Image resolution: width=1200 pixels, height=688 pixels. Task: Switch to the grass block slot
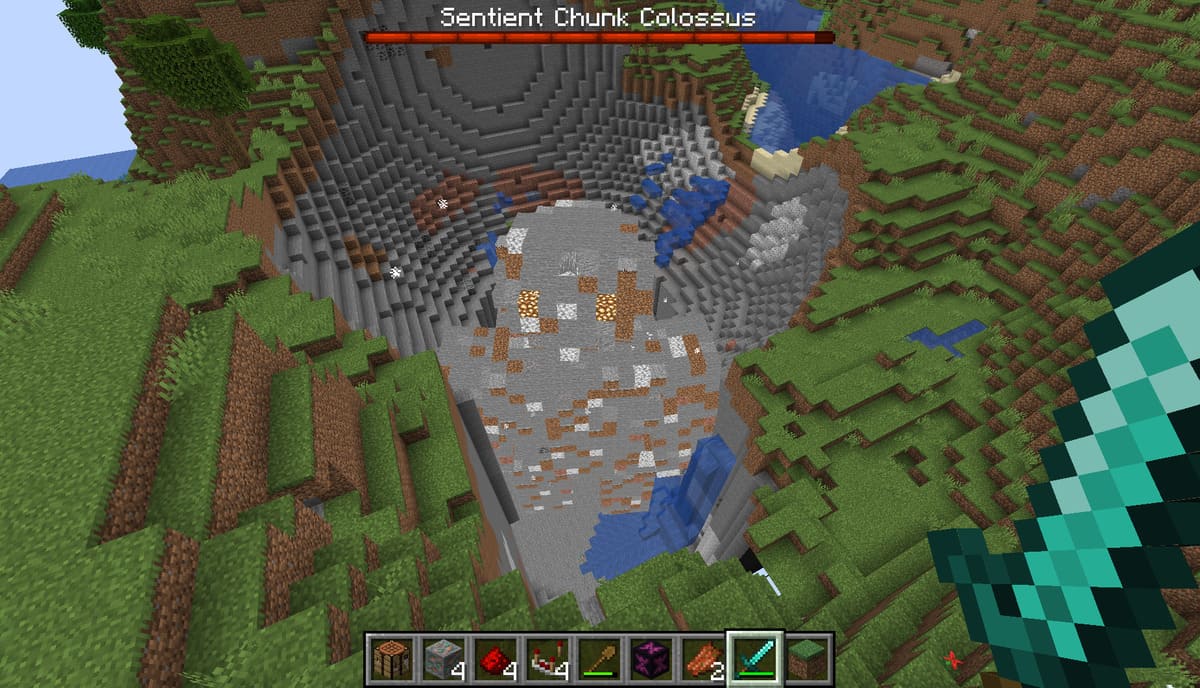click(807, 659)
